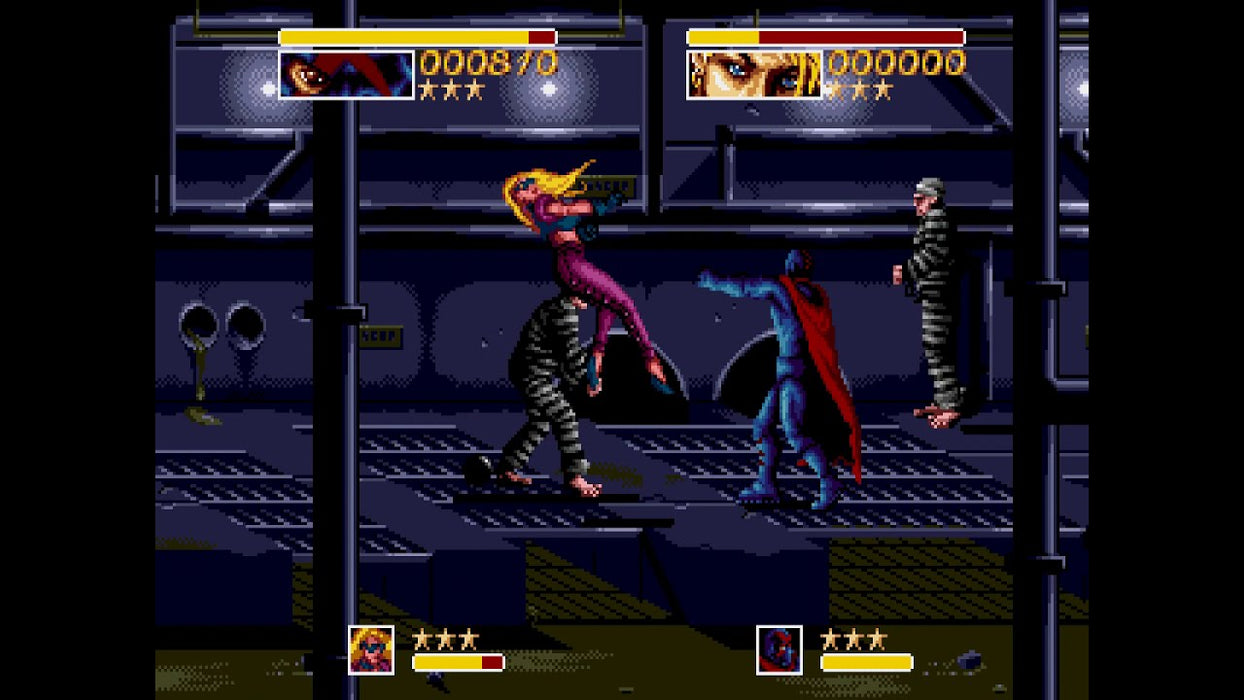Select the blonde woman's large eyes portrait
The image size is (1244, 700).
pos(754,75)
